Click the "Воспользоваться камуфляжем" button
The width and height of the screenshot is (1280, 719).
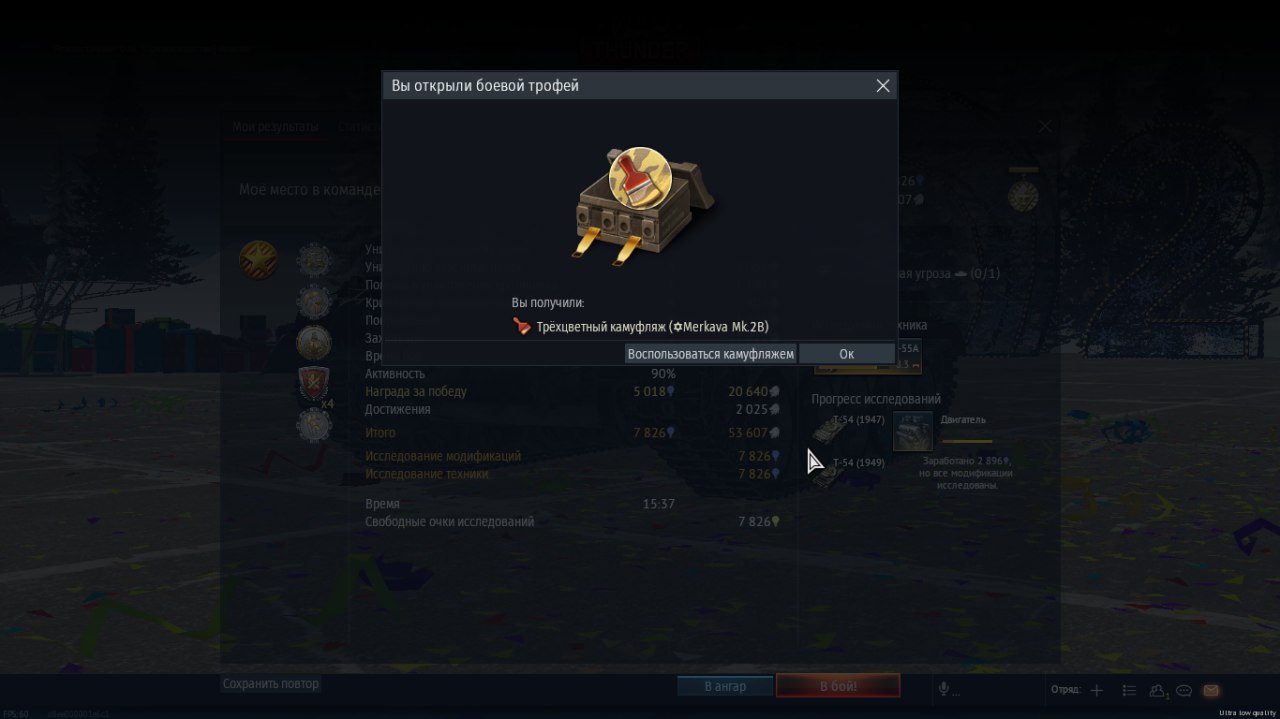710,354
